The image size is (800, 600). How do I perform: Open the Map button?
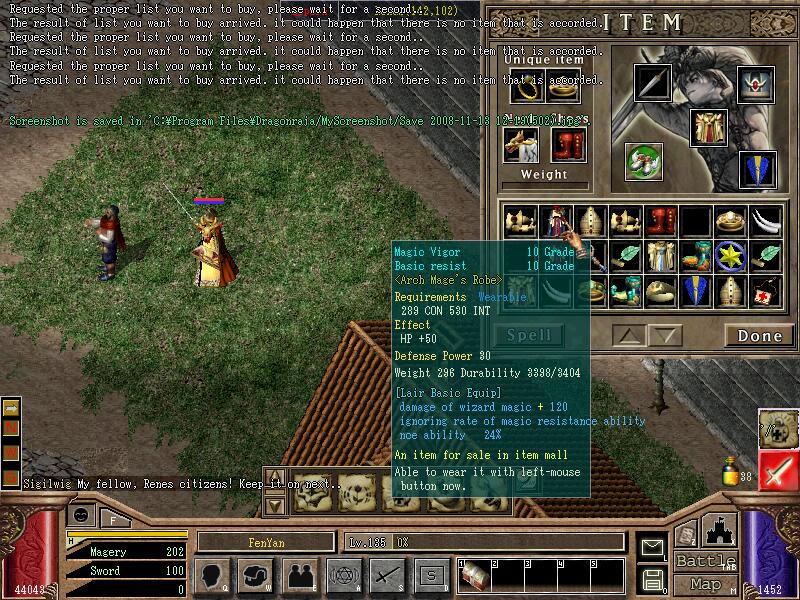click(x=706, y=584)
